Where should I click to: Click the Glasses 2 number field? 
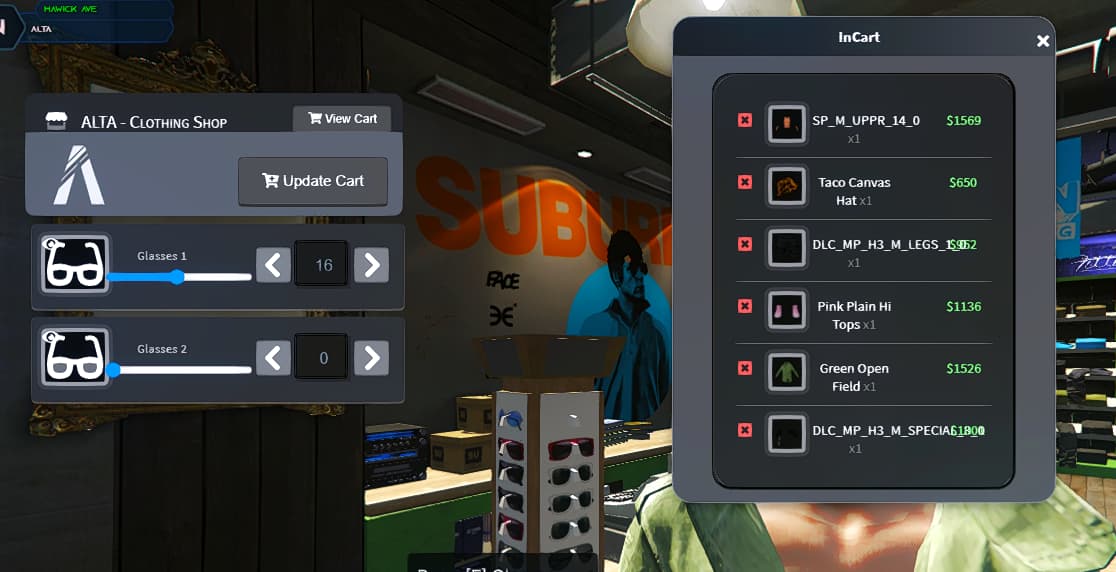(322, 357)
